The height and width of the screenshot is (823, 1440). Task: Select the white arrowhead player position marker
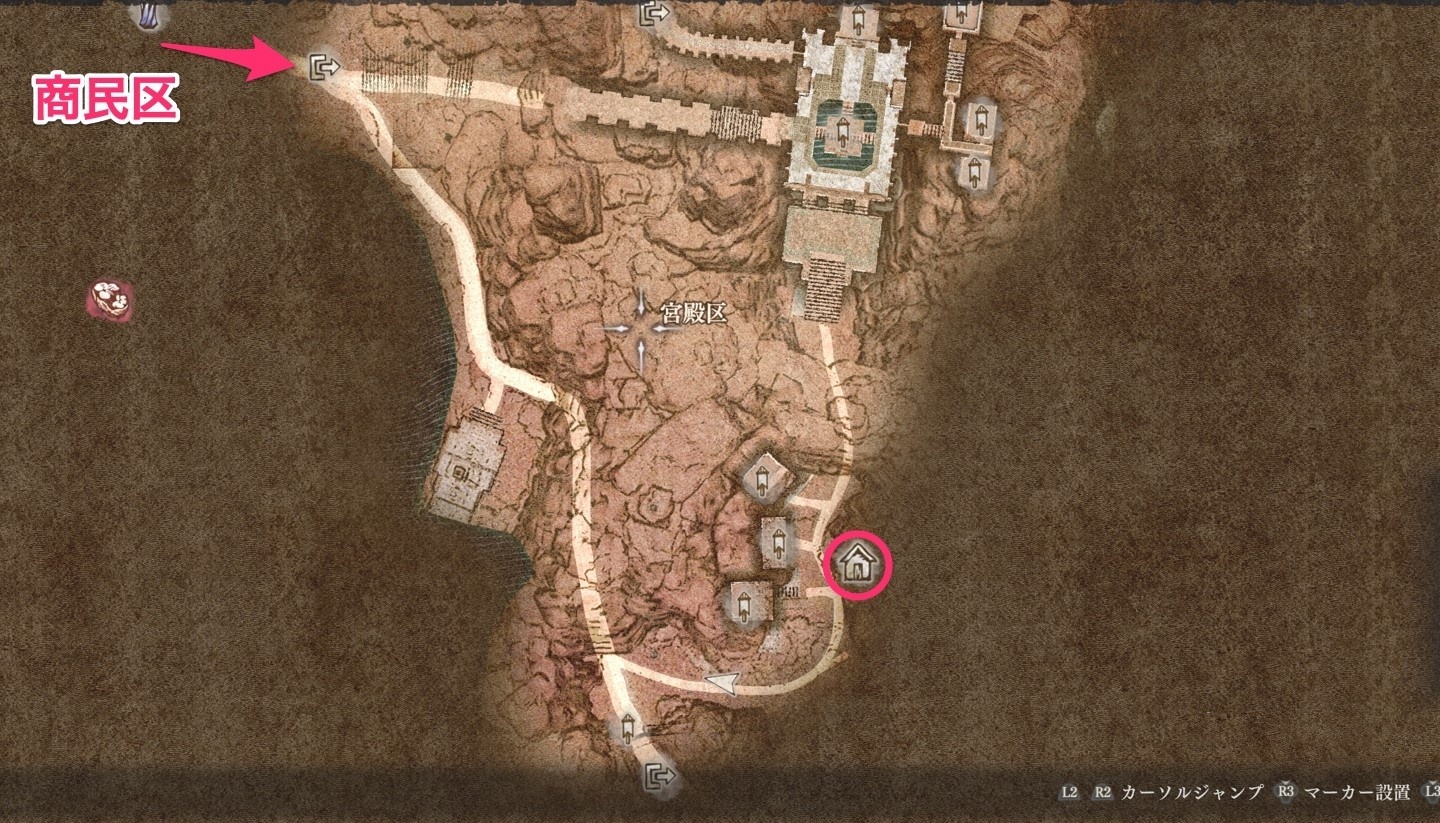tap(722, 684)
